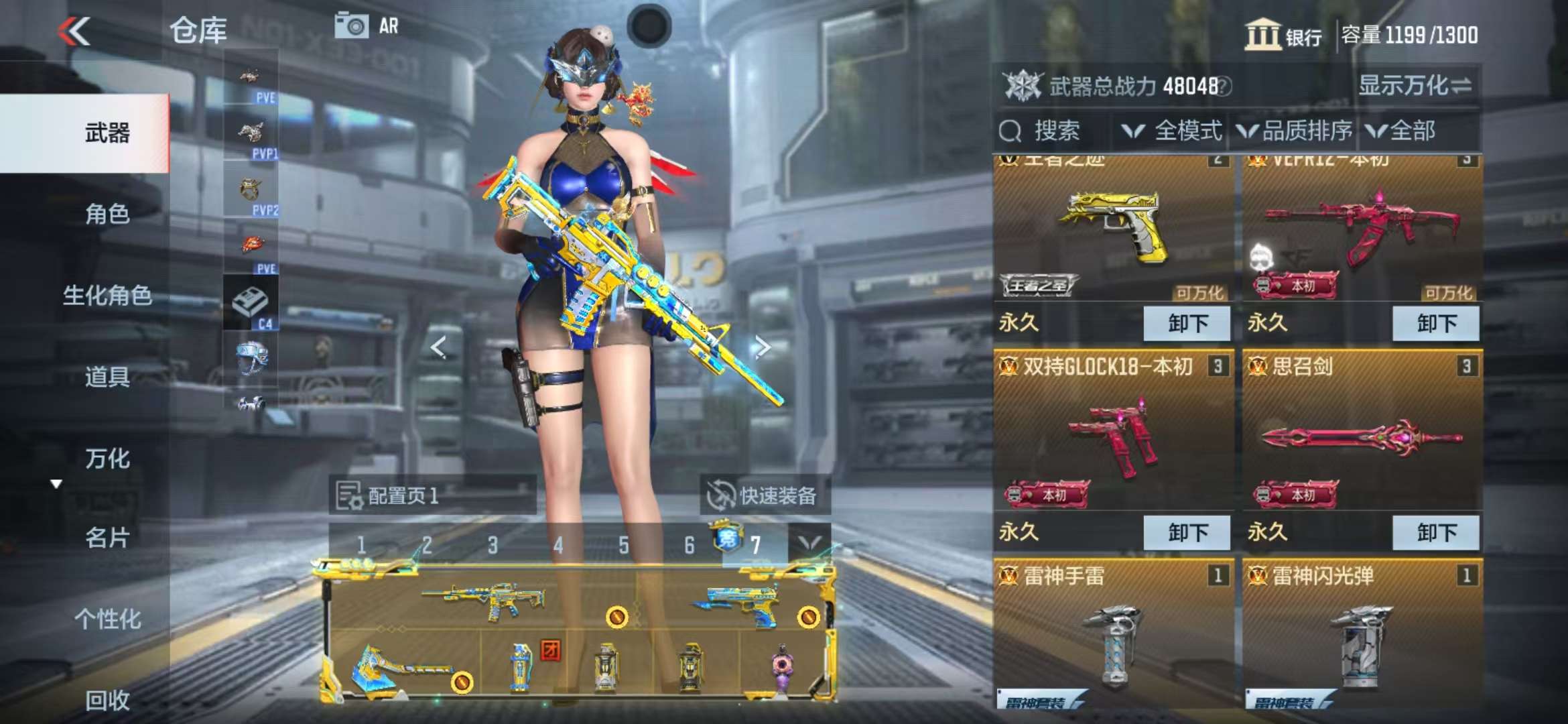Switch to loadout bag number 3
The height and width of the screenshot is (724, 1568).
point(493,545)
